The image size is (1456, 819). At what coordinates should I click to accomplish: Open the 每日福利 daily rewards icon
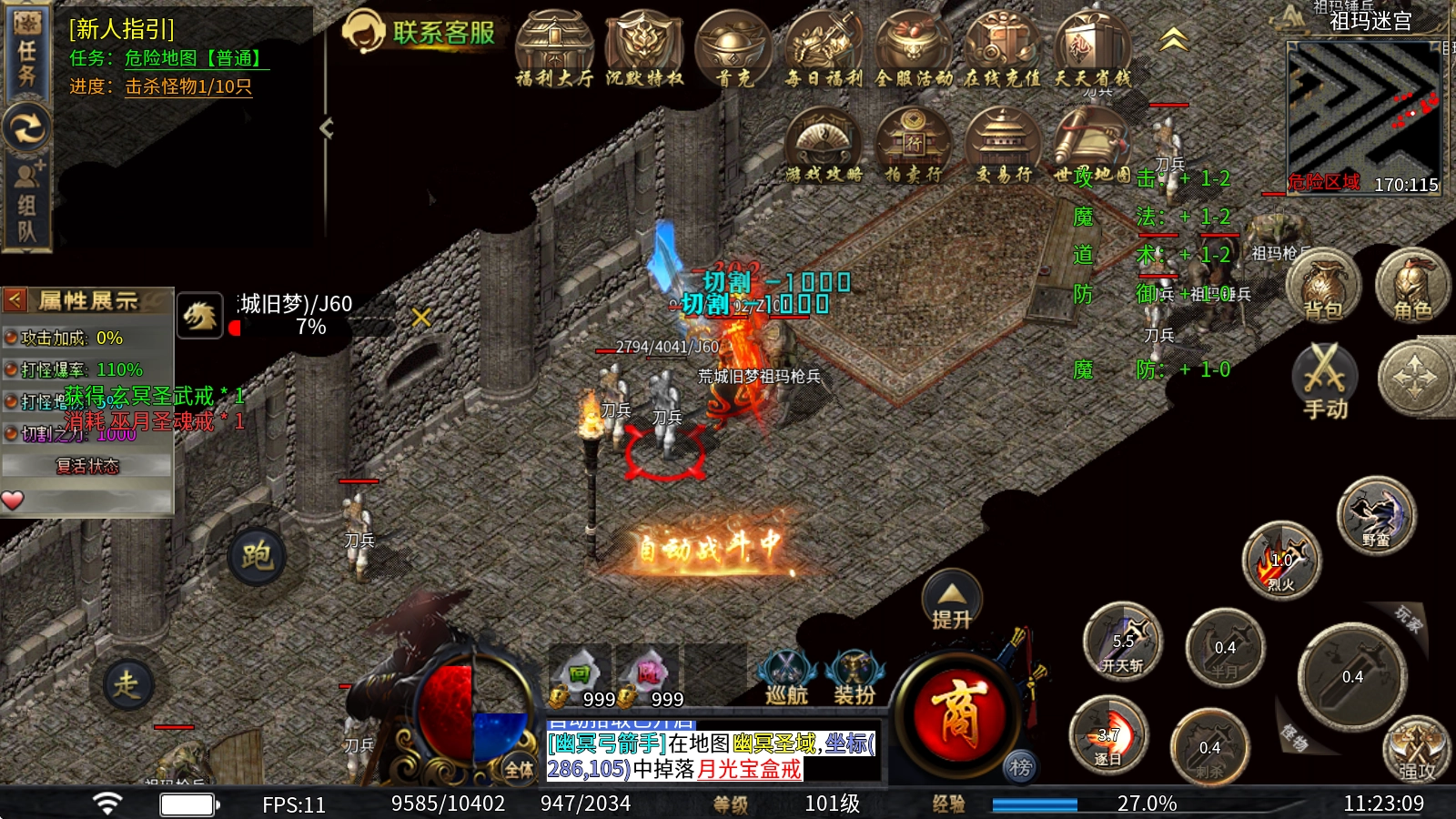tap(824, 50)
